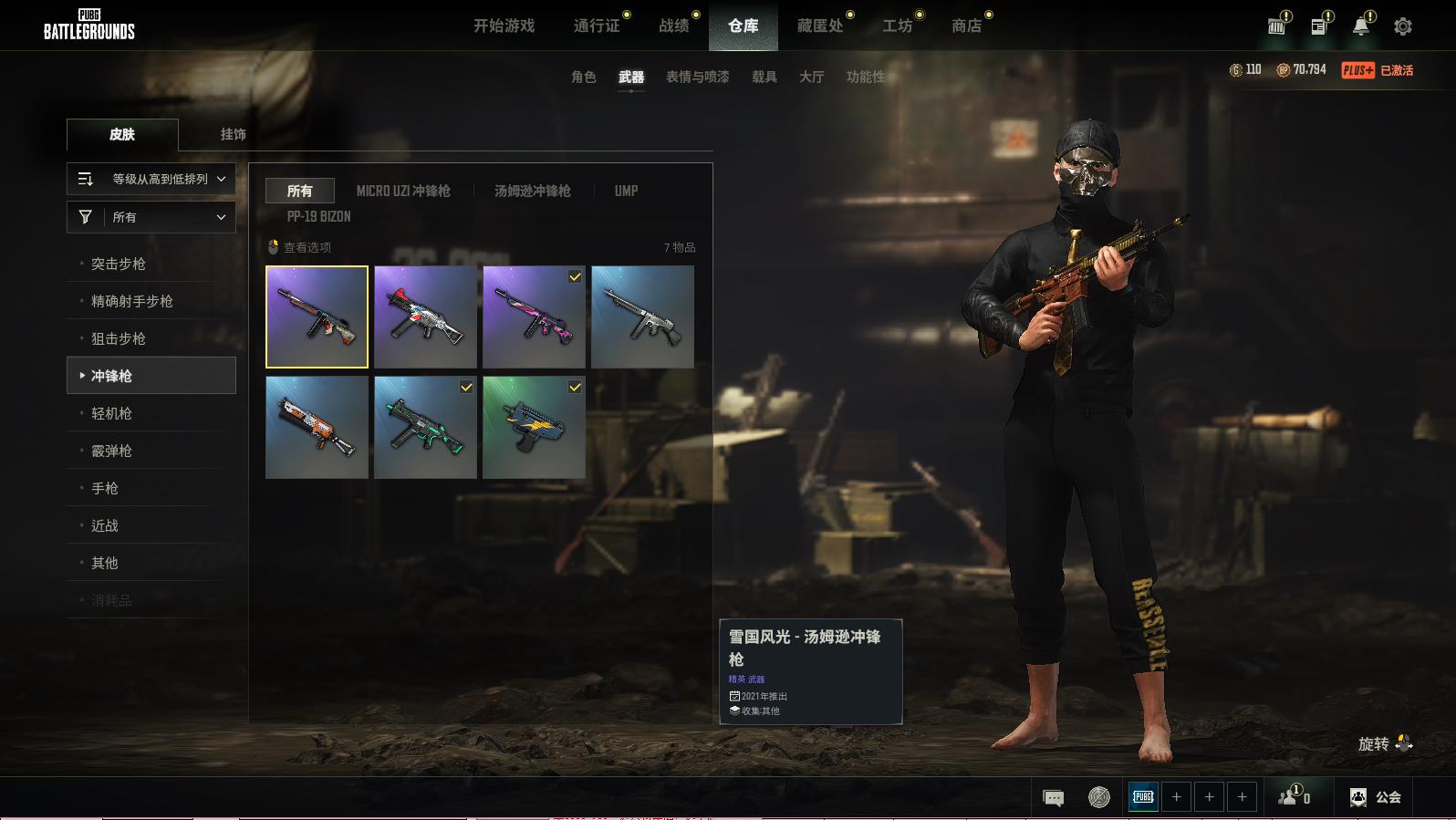Pick the blue lightning Micro Uzi skin
This screenshot has height=820, width=1456.
pos(534,428)
